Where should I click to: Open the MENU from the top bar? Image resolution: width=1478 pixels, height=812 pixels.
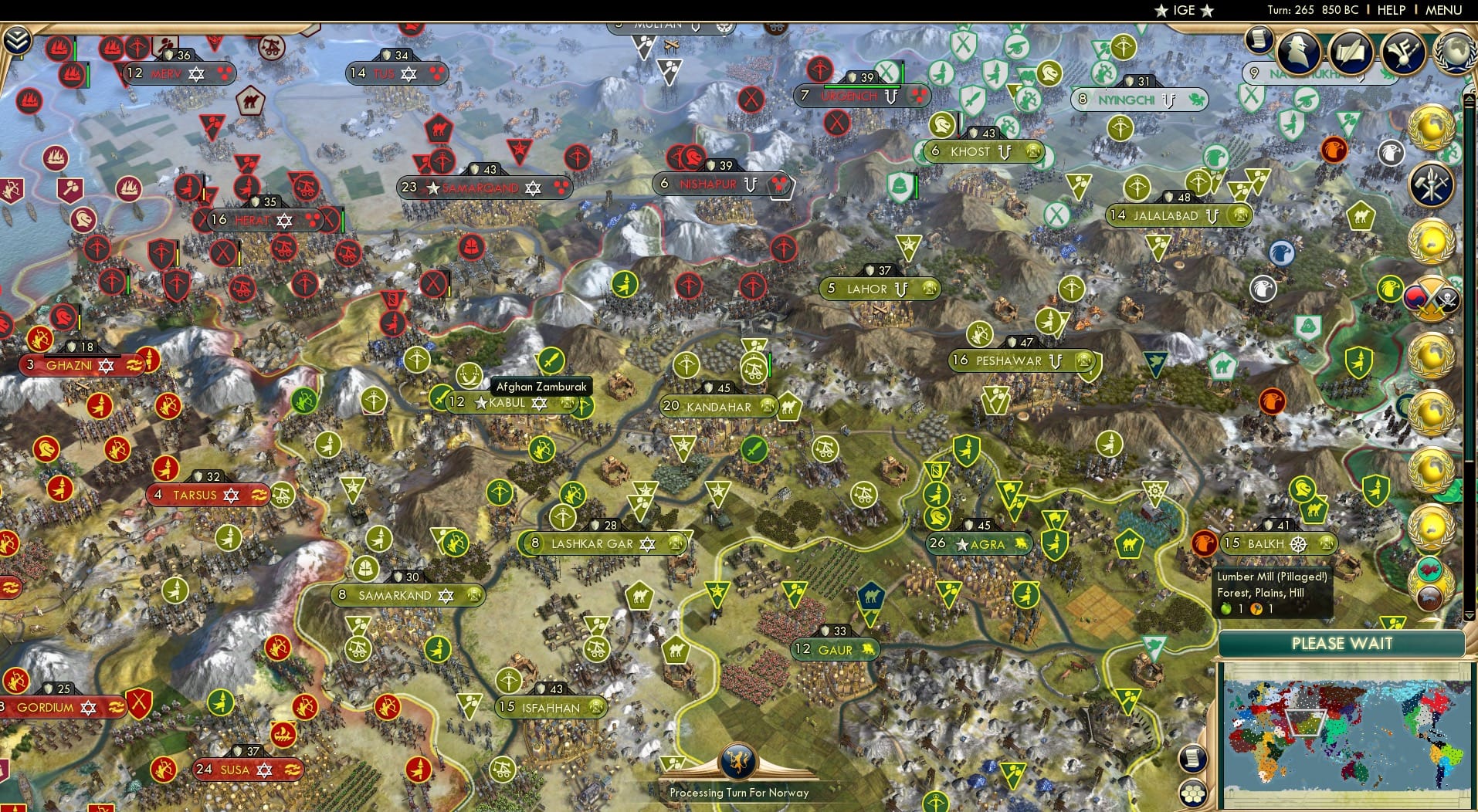[1442, 10]
